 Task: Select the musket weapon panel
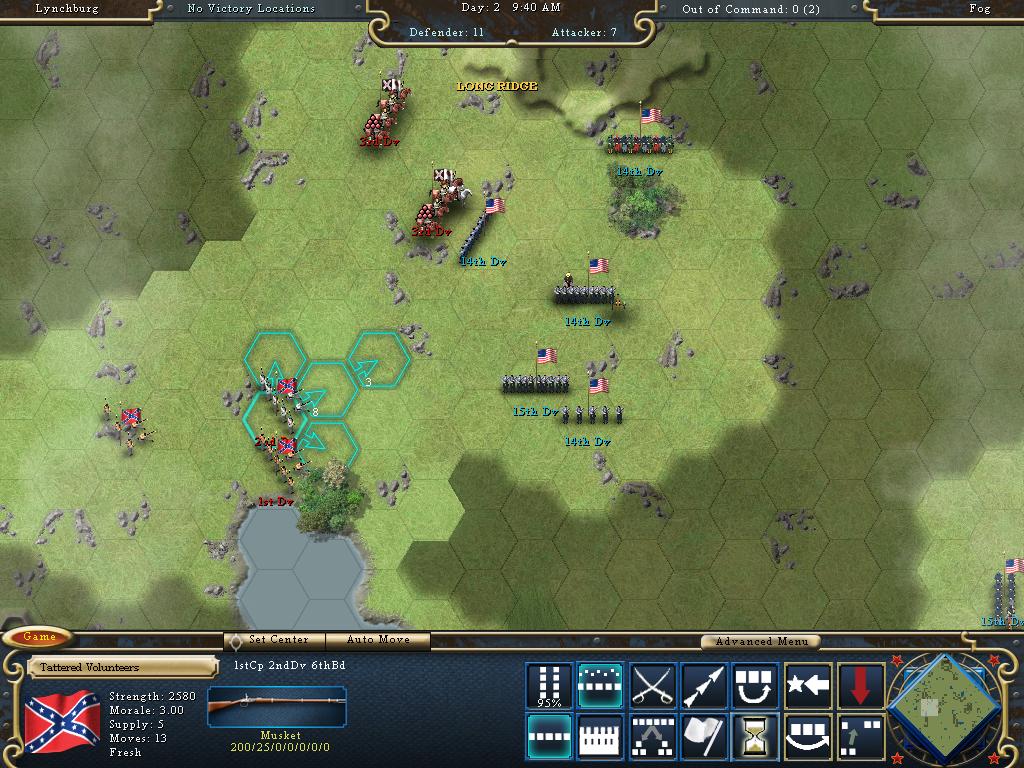point(277,712)
